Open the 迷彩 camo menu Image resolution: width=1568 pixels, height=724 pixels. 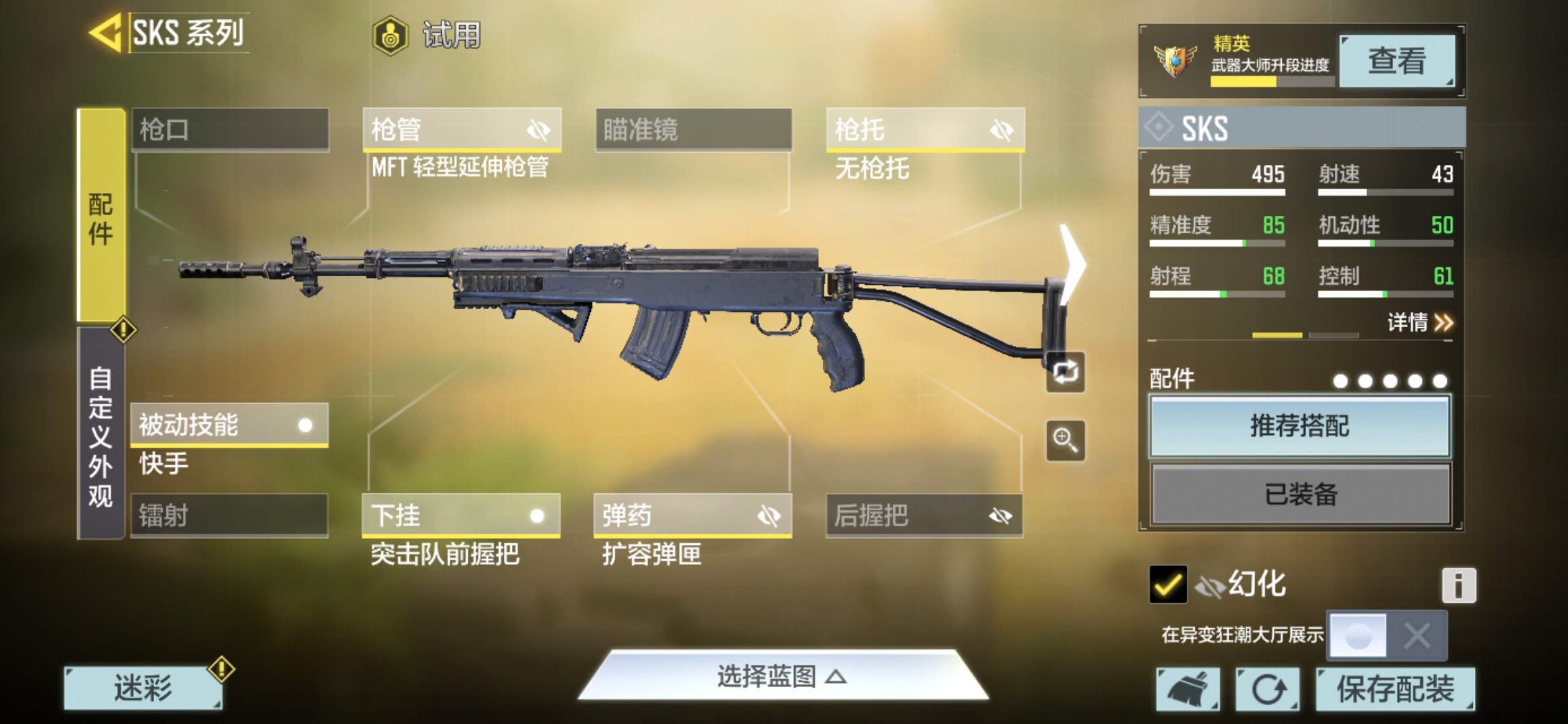click(143, 688)
